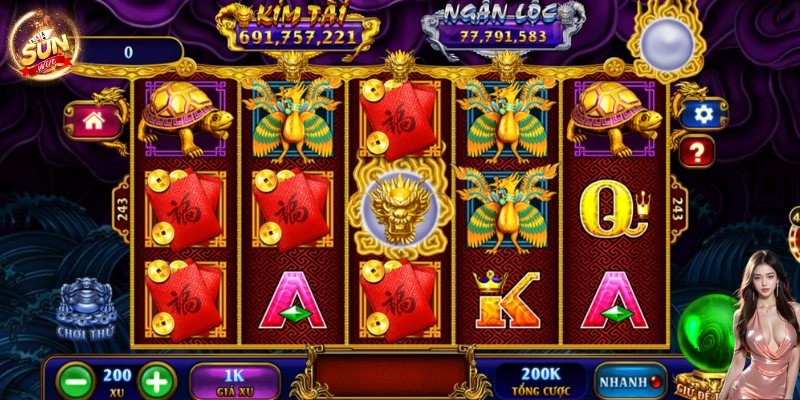Show the question mark help page

click(697, 151)
